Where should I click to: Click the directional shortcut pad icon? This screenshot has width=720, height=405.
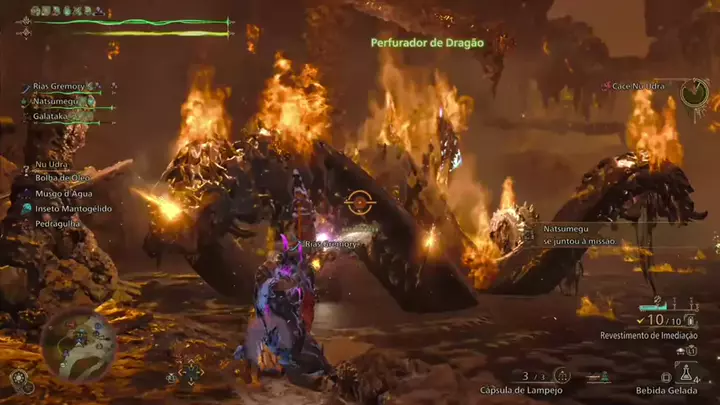(x=189, y=373)
